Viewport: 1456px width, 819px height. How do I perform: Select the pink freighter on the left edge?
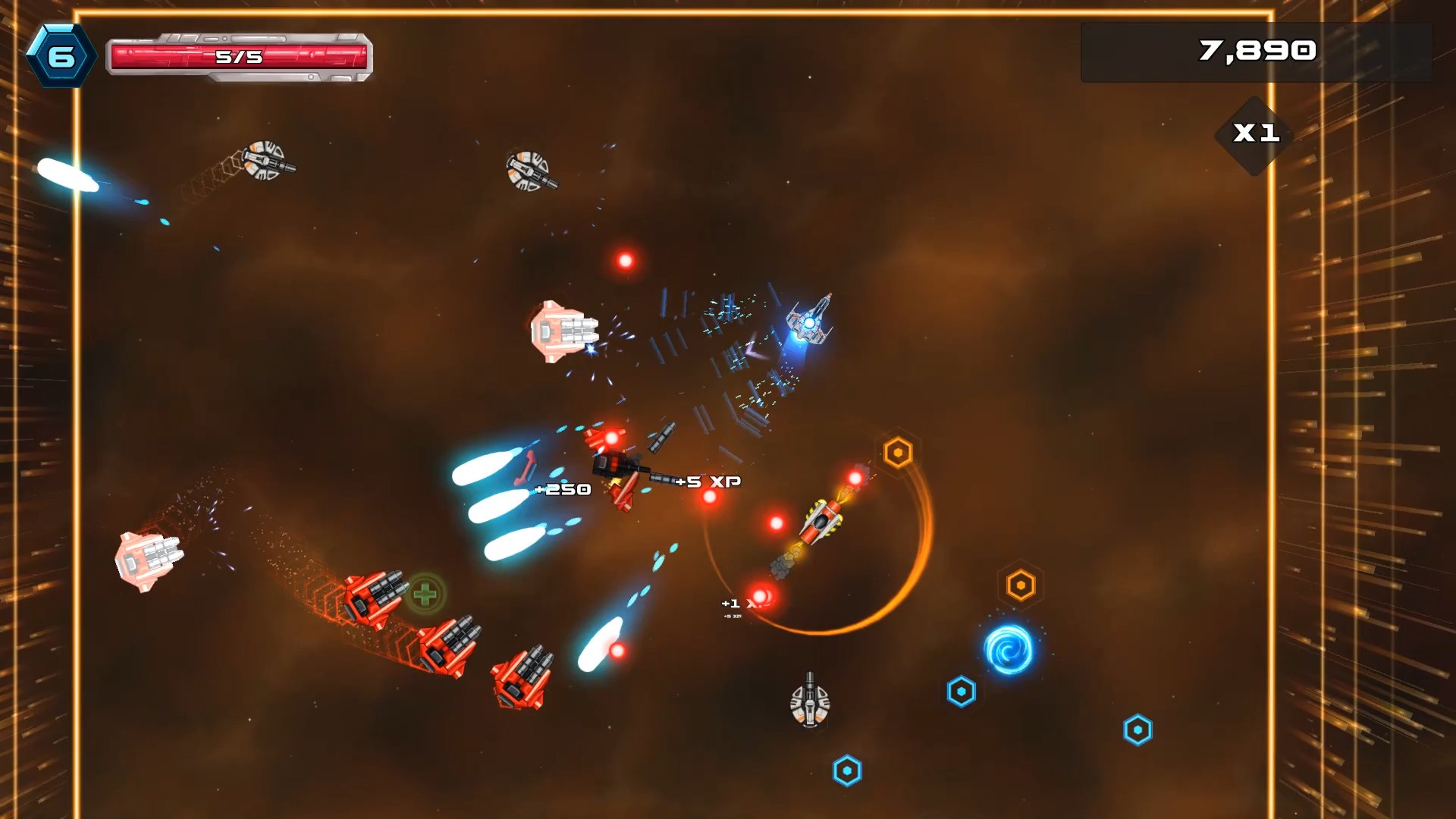146,561
